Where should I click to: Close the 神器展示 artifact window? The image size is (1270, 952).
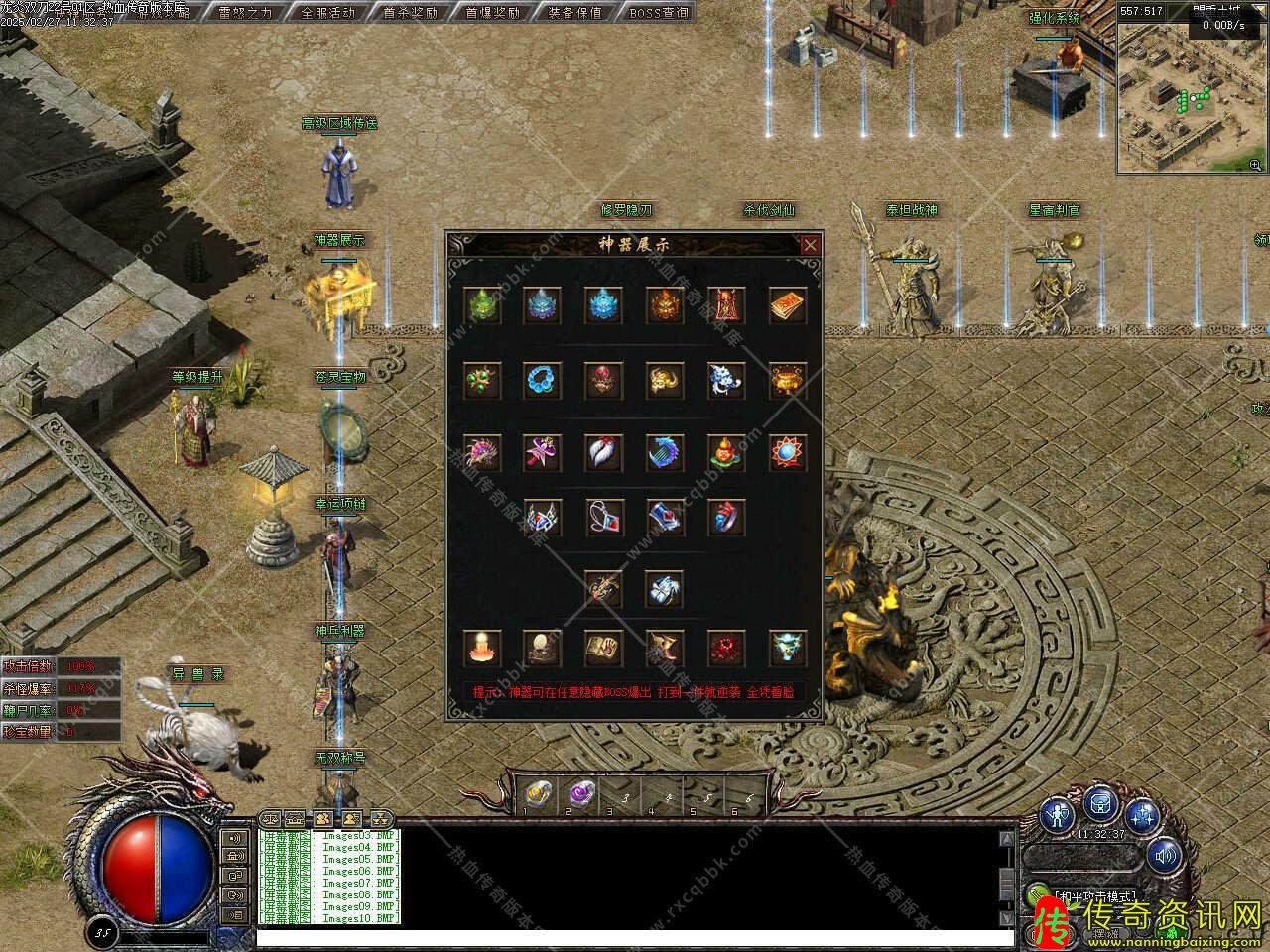point(811,244)
